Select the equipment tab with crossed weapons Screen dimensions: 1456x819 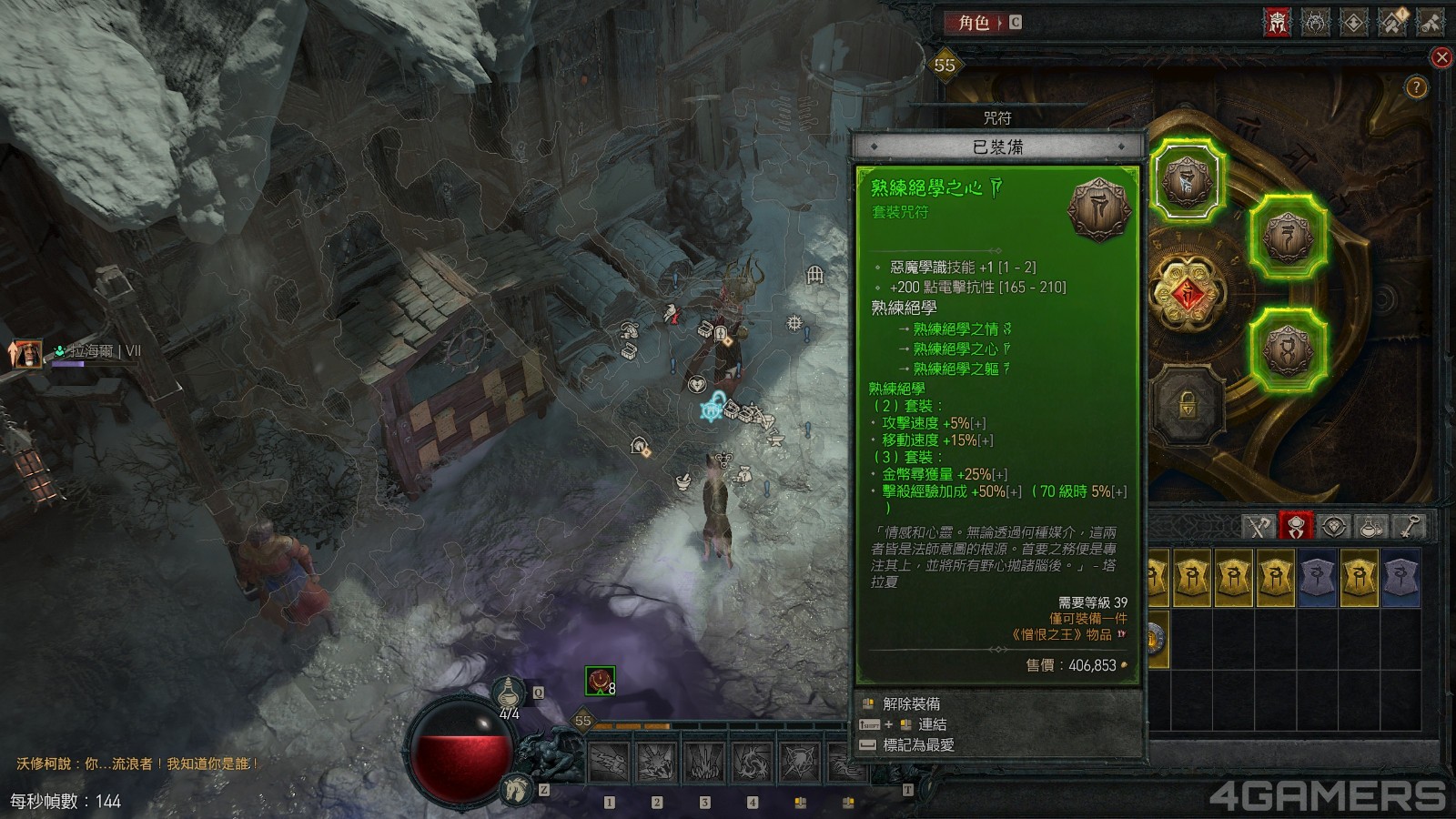coord(1259,526)
